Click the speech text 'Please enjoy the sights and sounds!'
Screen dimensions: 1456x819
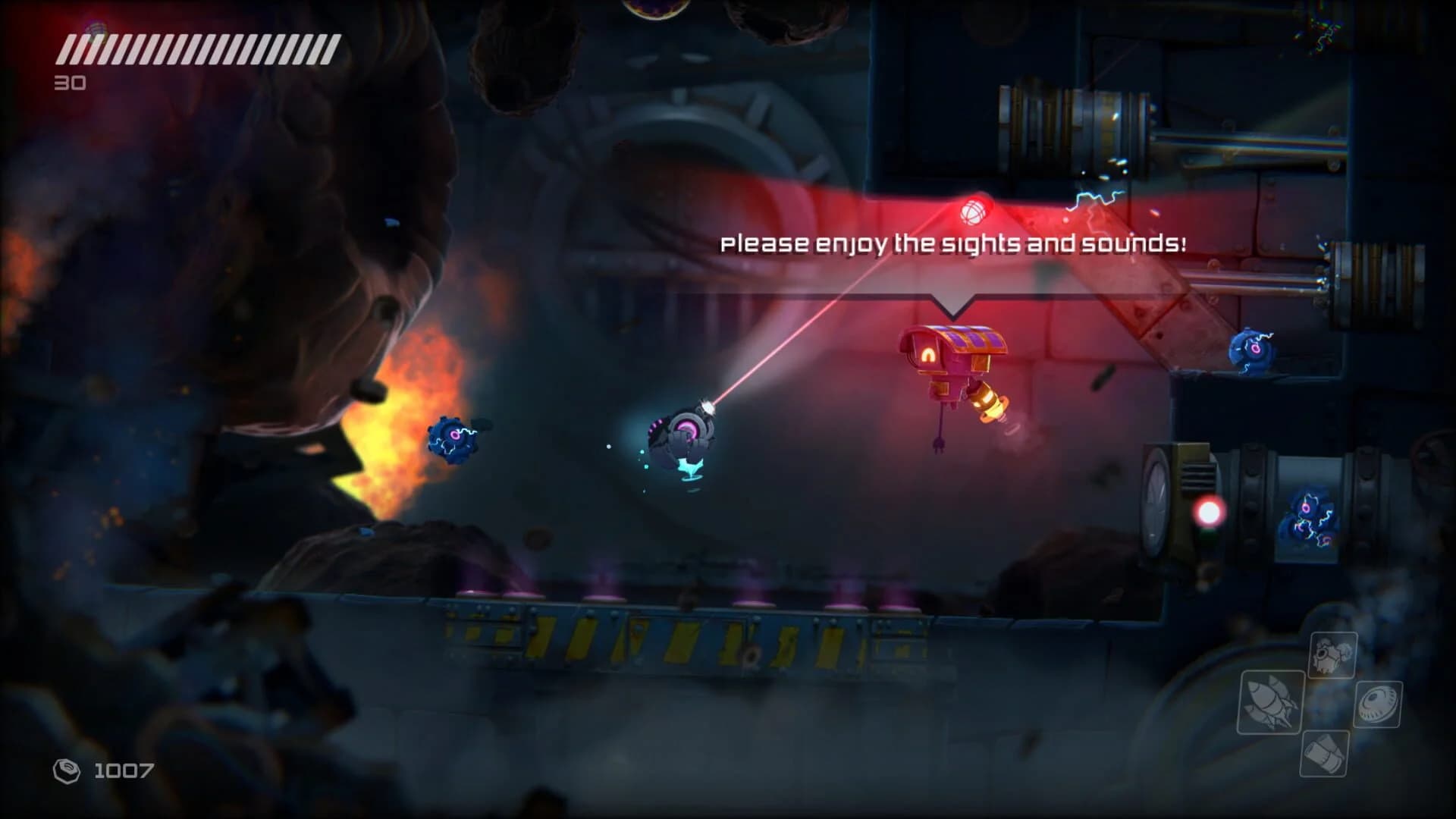tap(957, 243)
